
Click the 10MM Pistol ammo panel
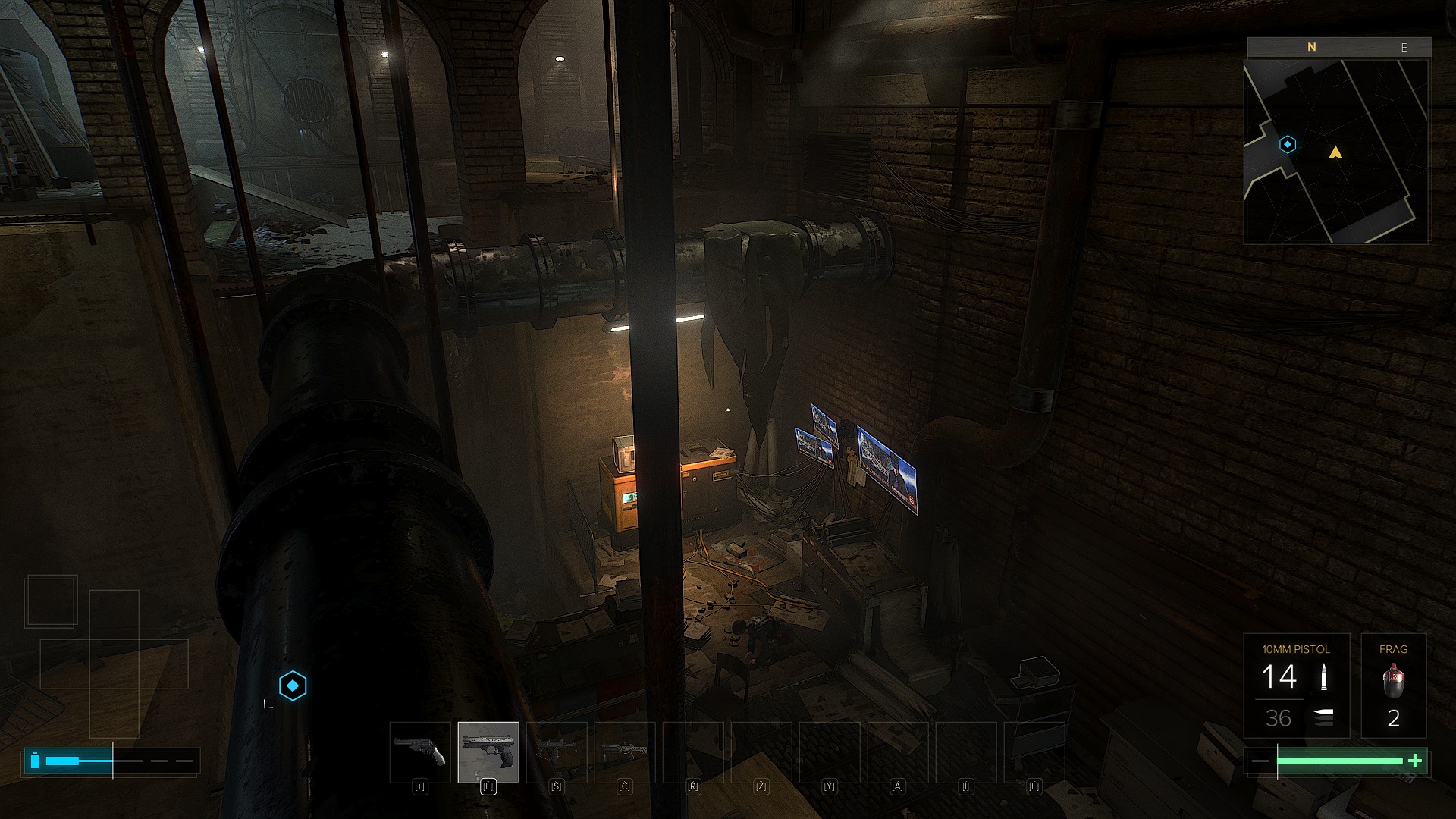click(x=1296, y=686)
